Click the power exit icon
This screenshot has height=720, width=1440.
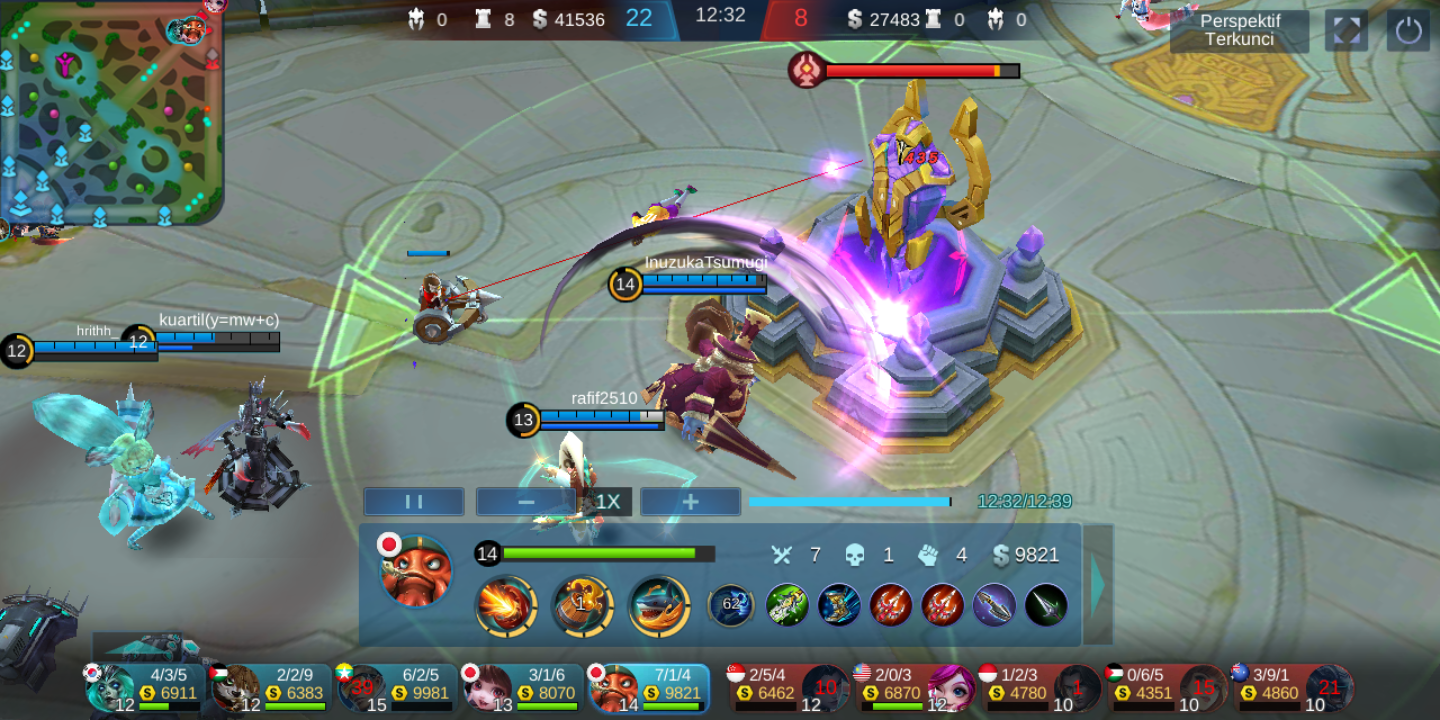(x=1408, y=31)
